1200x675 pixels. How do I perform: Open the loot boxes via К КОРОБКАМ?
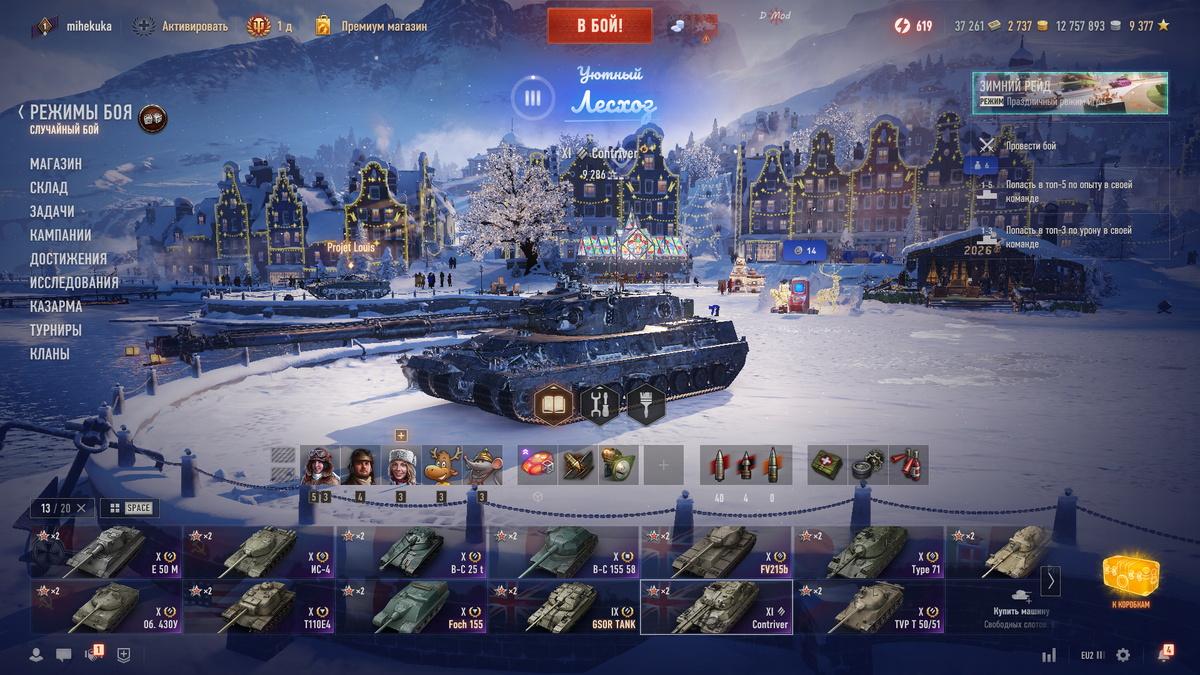click(1131, 580)
